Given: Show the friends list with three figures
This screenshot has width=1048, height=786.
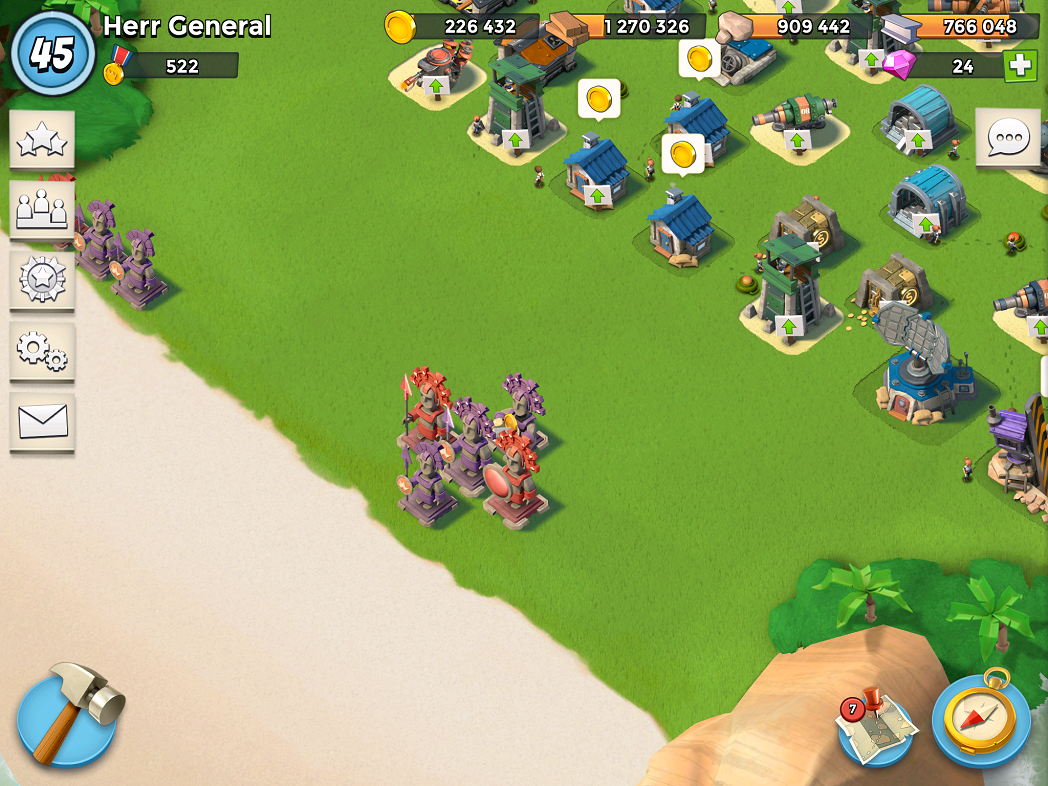Looking at the screenshot, I should pyautogui.click(x=42, y=209).
